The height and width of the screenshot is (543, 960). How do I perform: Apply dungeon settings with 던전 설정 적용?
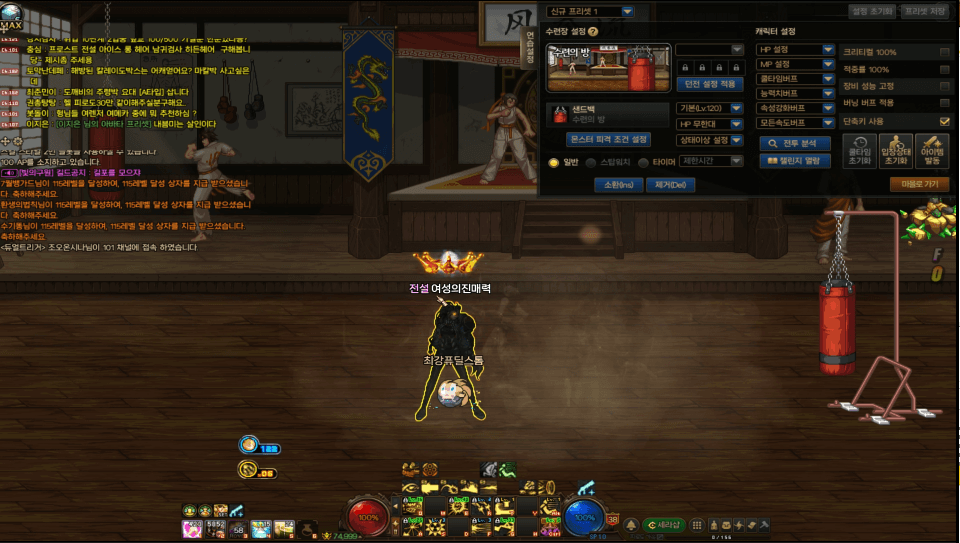click(x=708, y=84)
